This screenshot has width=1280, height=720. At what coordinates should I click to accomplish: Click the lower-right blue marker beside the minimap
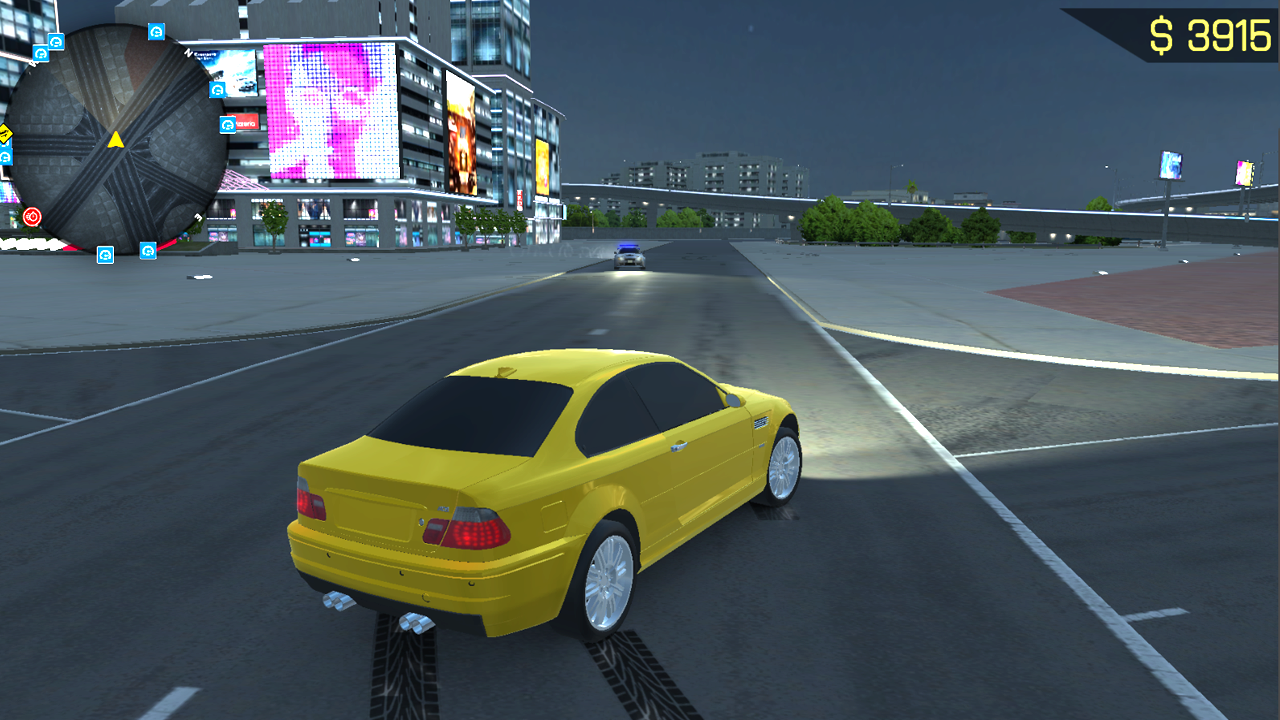pos(226,124)
